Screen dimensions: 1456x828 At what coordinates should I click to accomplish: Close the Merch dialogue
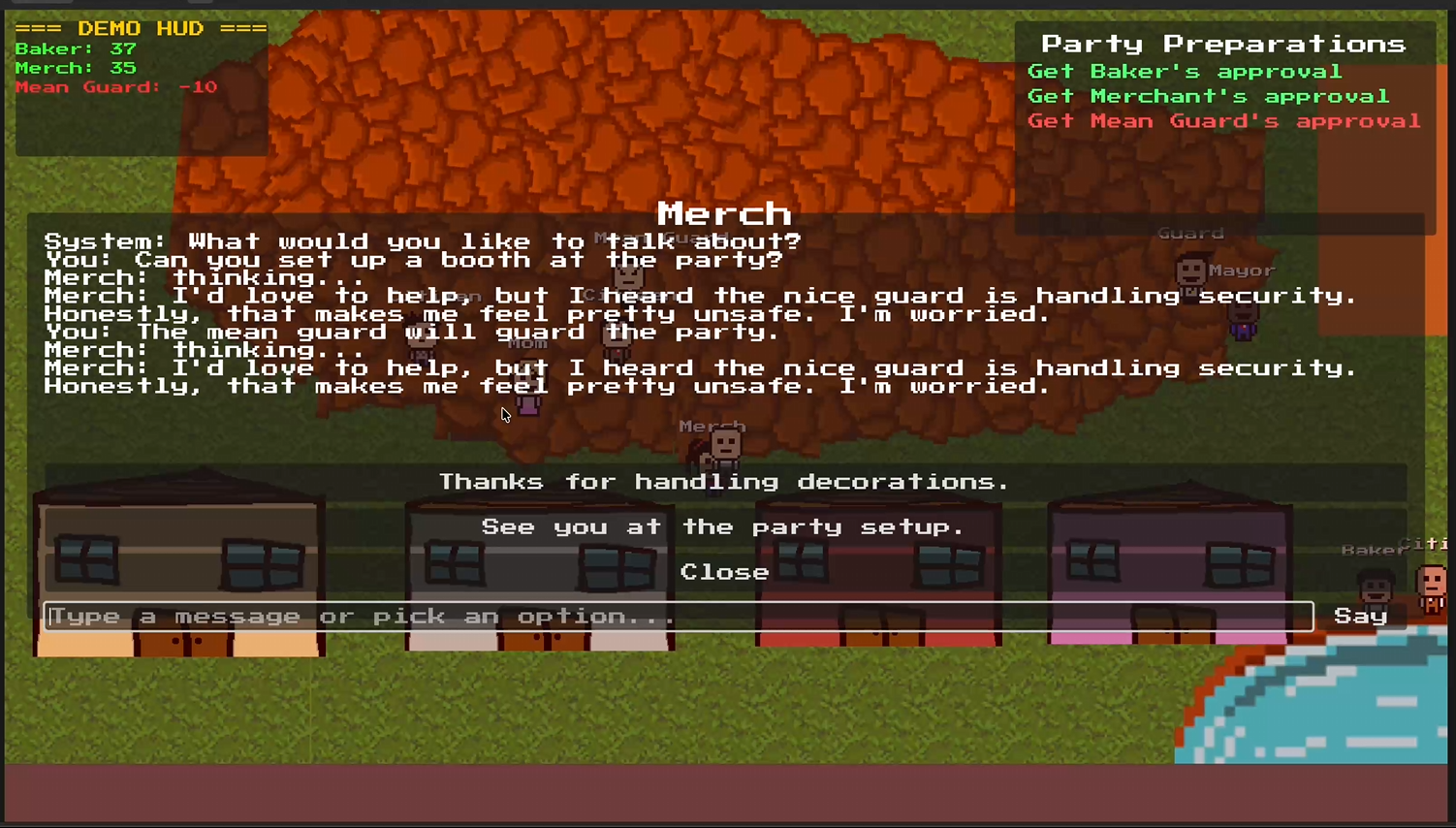724,572
